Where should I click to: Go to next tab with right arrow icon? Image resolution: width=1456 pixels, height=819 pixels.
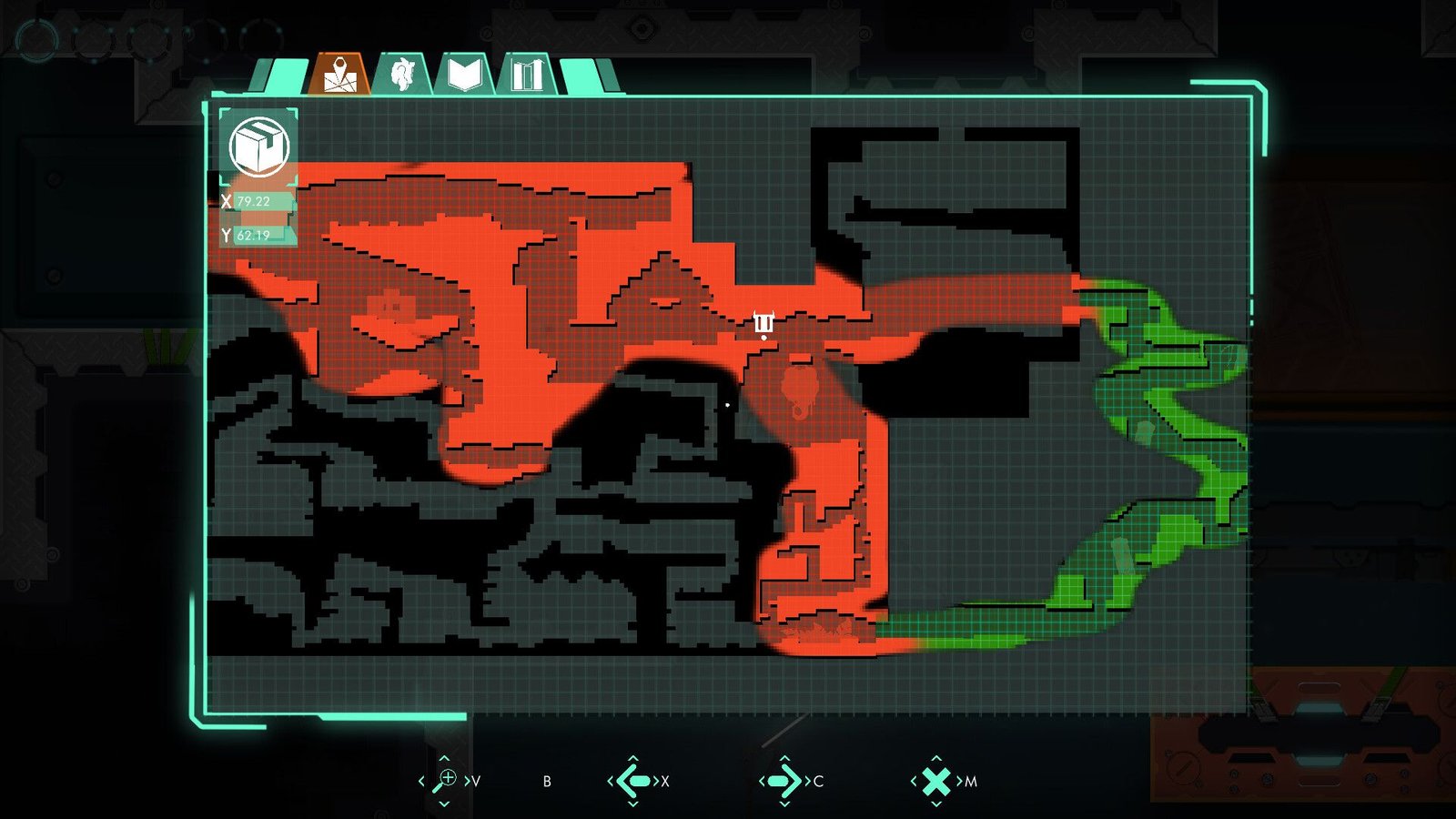[784, 781]
